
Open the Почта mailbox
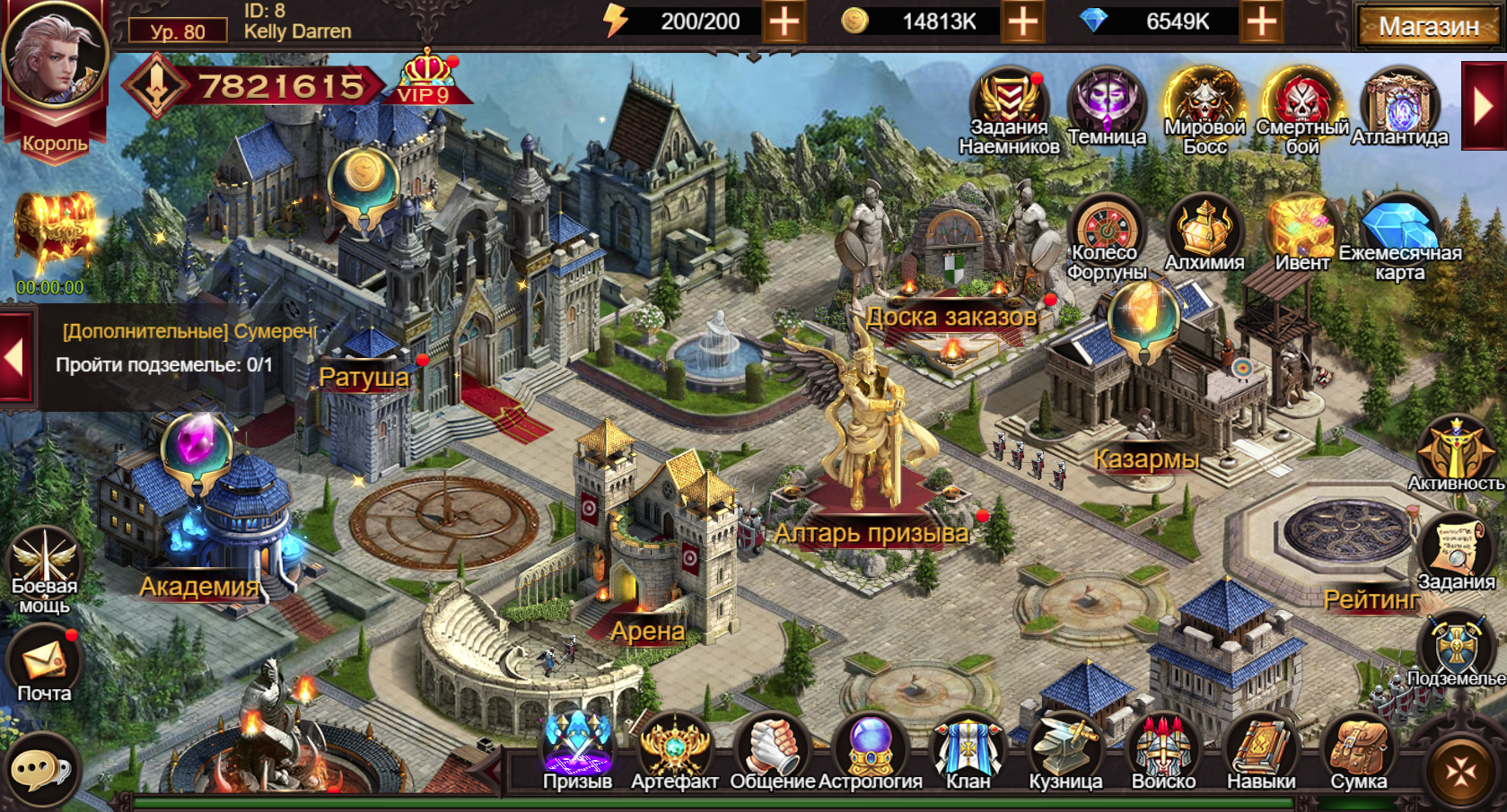44,664
